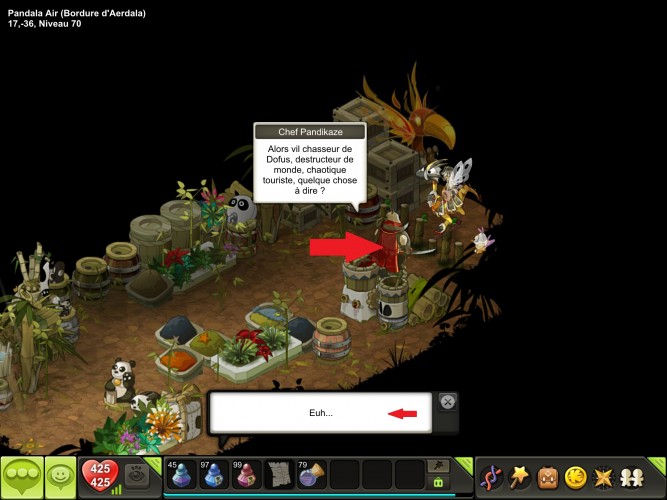667x500 pixels.
Task: Open the compass star map icon
Action: (x=605, y=476)
